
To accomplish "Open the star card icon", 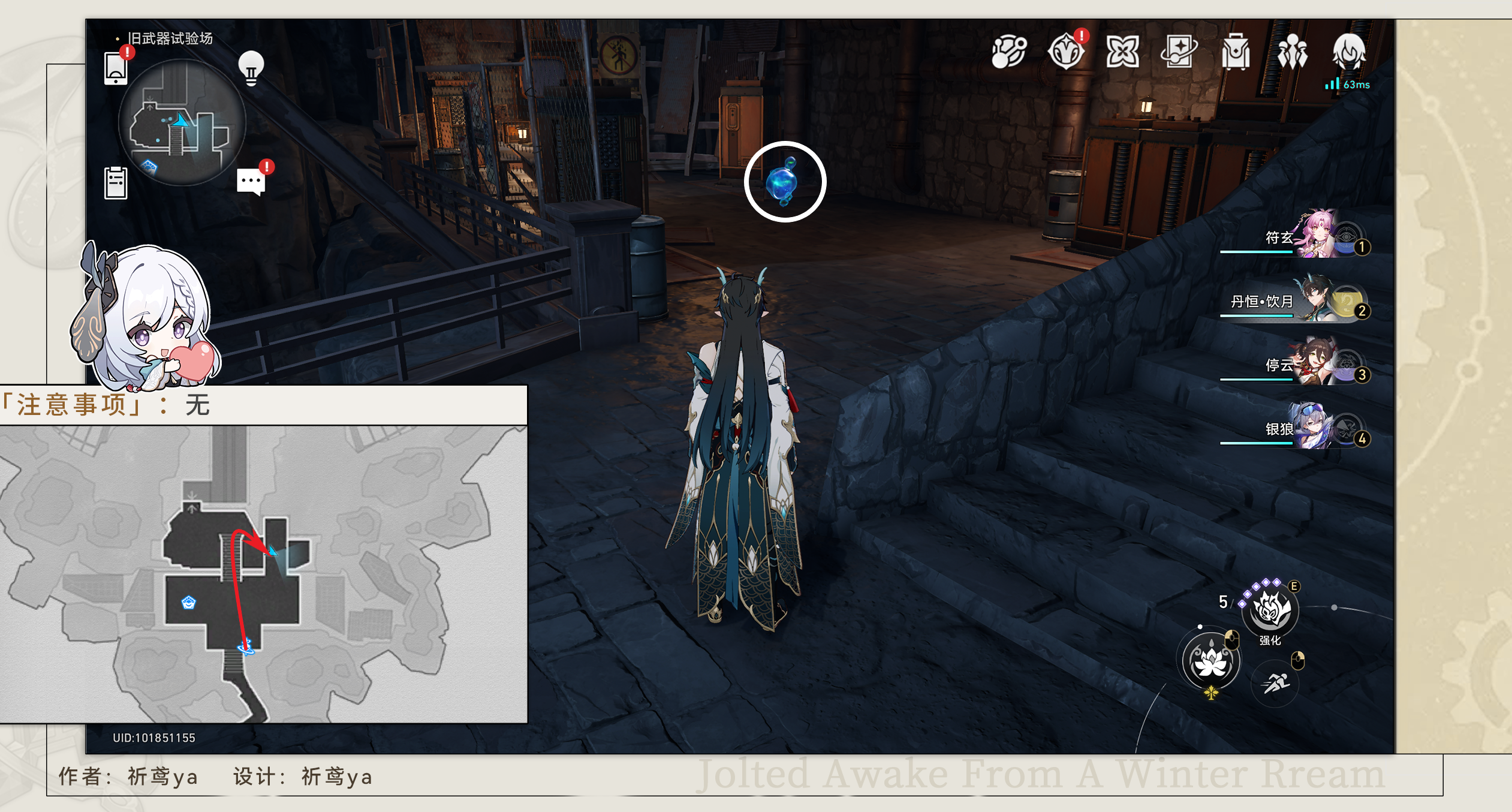I will (x=1179, y=52).
